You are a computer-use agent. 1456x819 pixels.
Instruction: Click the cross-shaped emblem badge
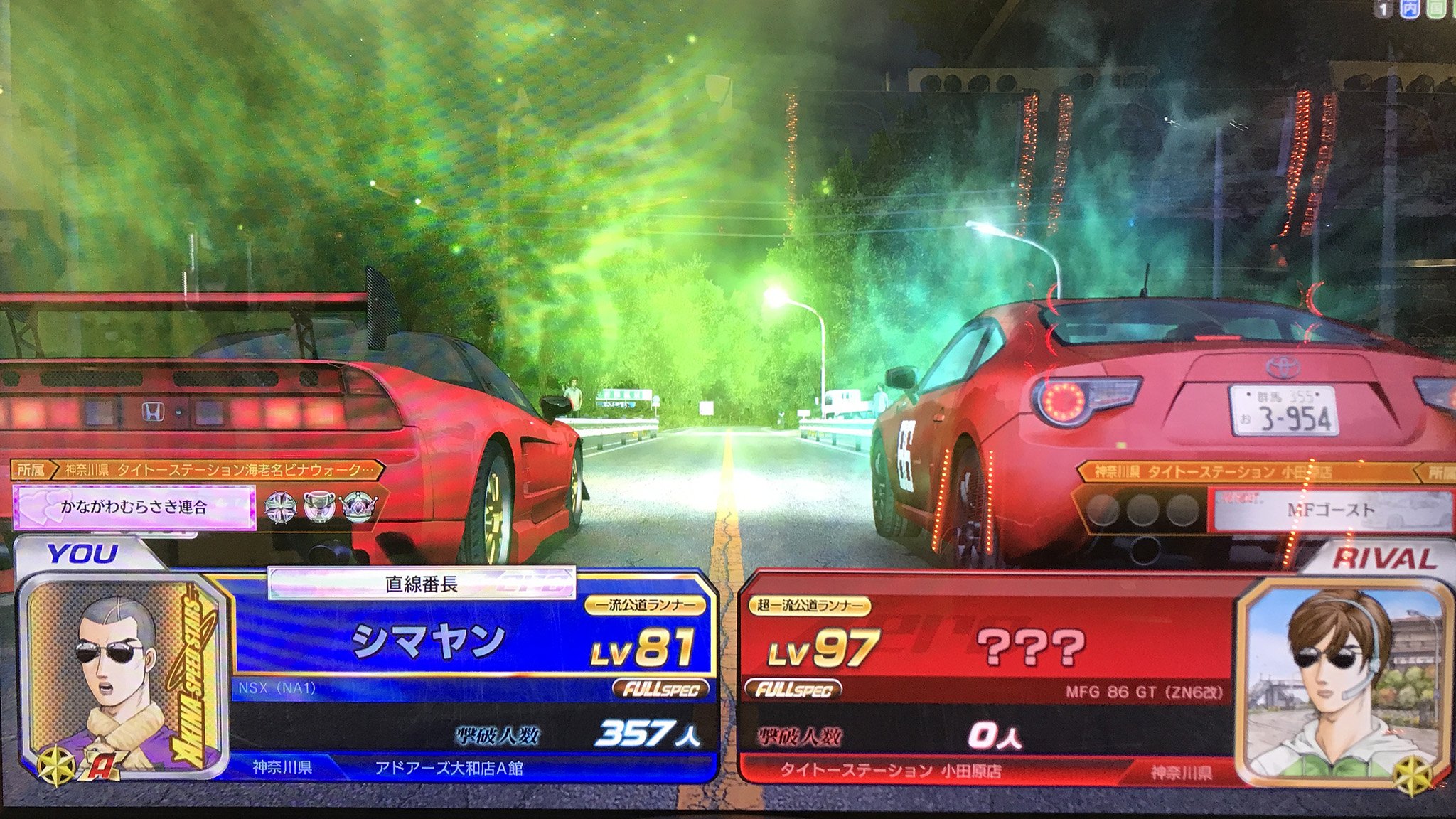click(x=280, y=506)
